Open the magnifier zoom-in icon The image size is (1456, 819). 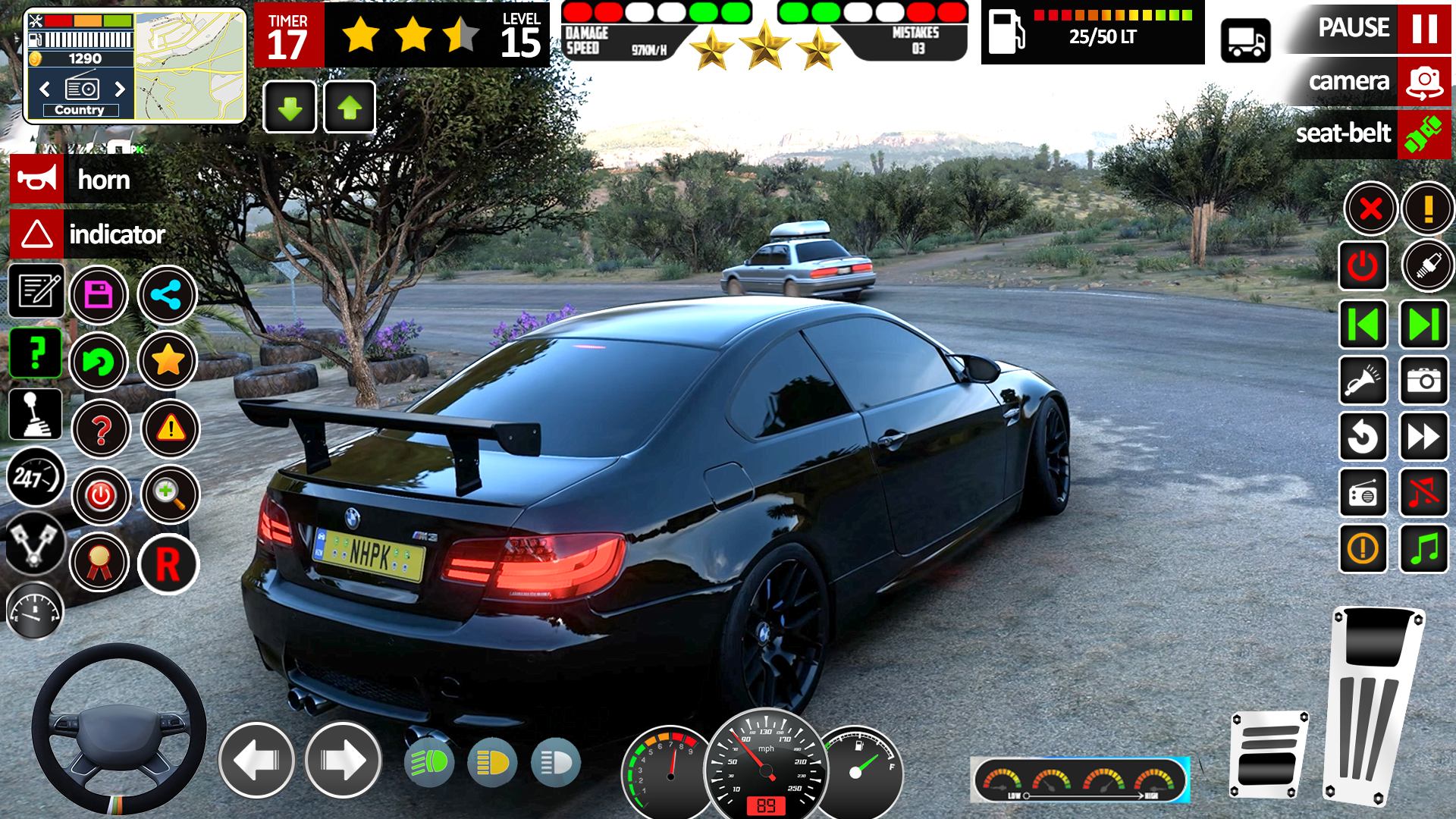(170, 494)
